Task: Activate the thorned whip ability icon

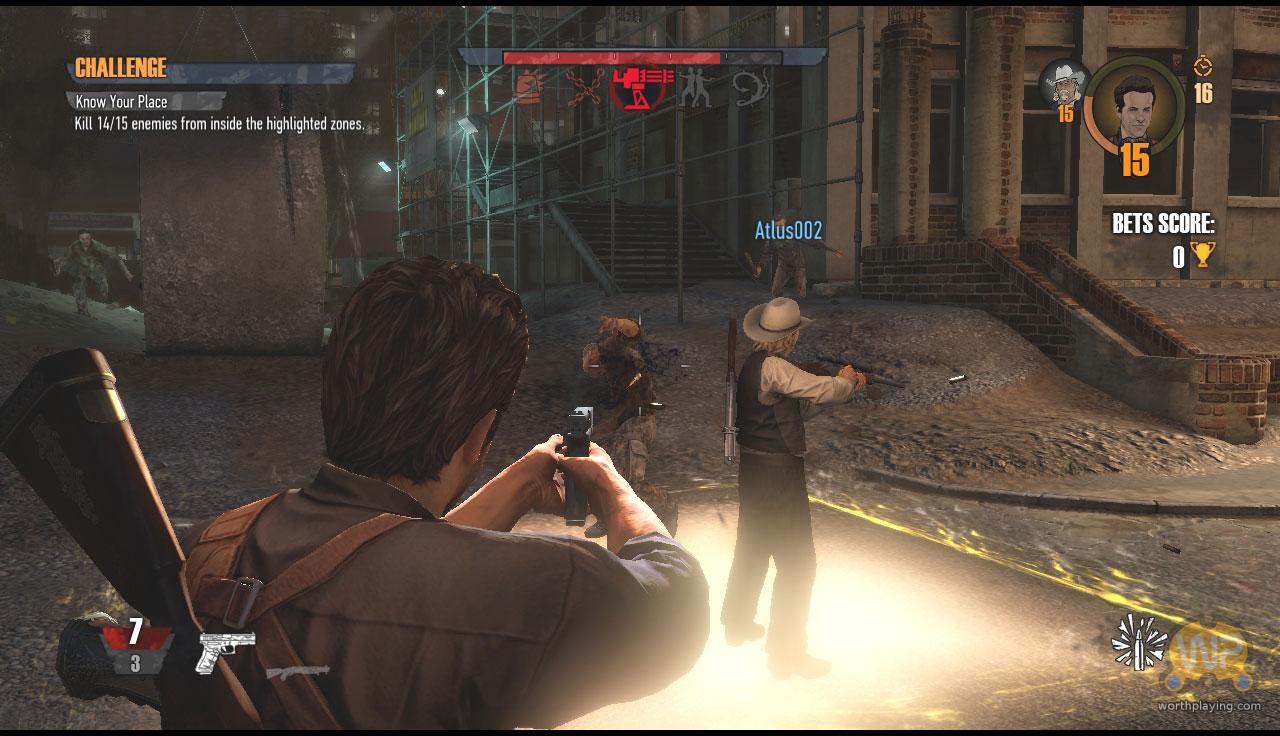Action: point(749,88)
